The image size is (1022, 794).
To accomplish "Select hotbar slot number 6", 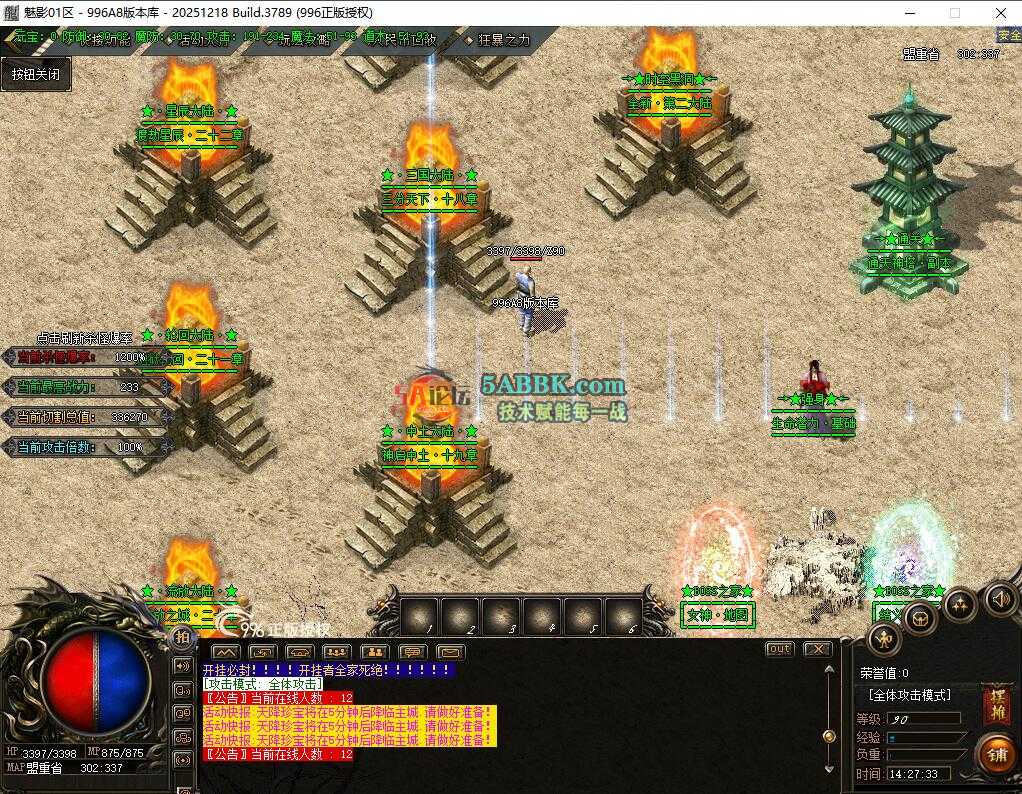I will [x=623, y=615].
